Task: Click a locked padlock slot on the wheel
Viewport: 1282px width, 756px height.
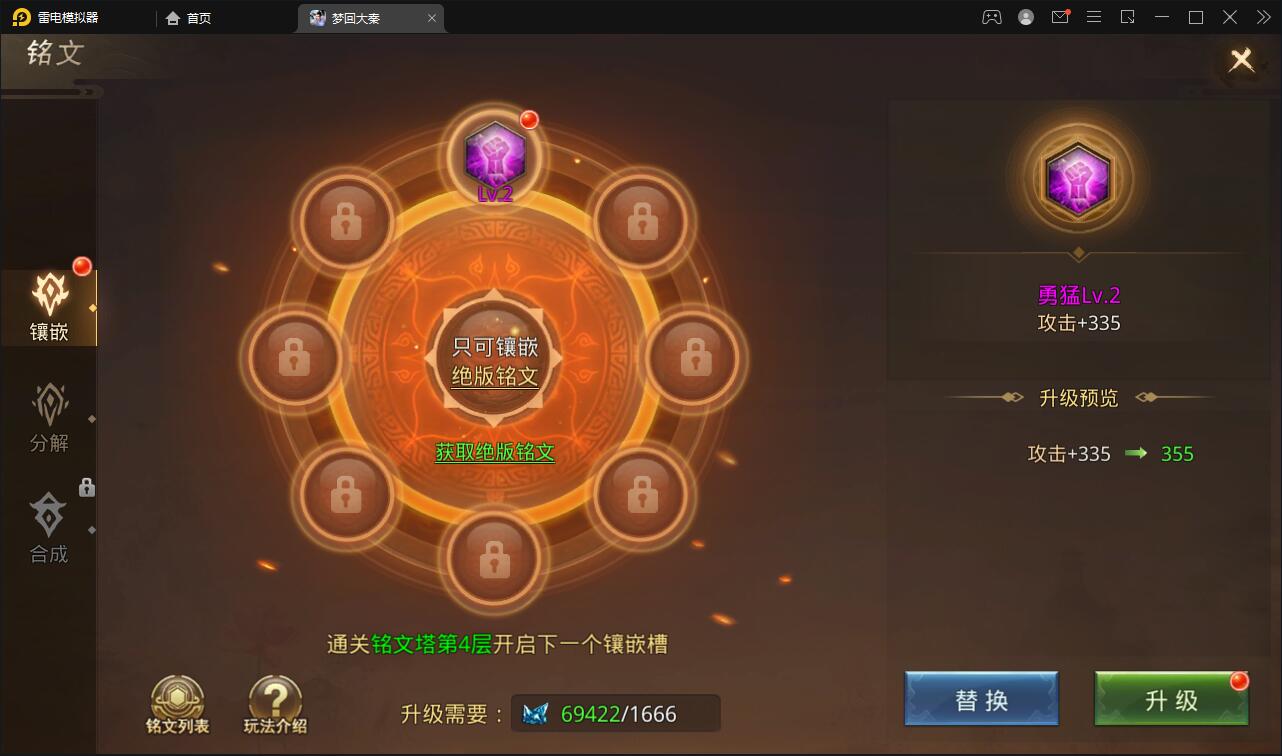Action: point(345,218)
